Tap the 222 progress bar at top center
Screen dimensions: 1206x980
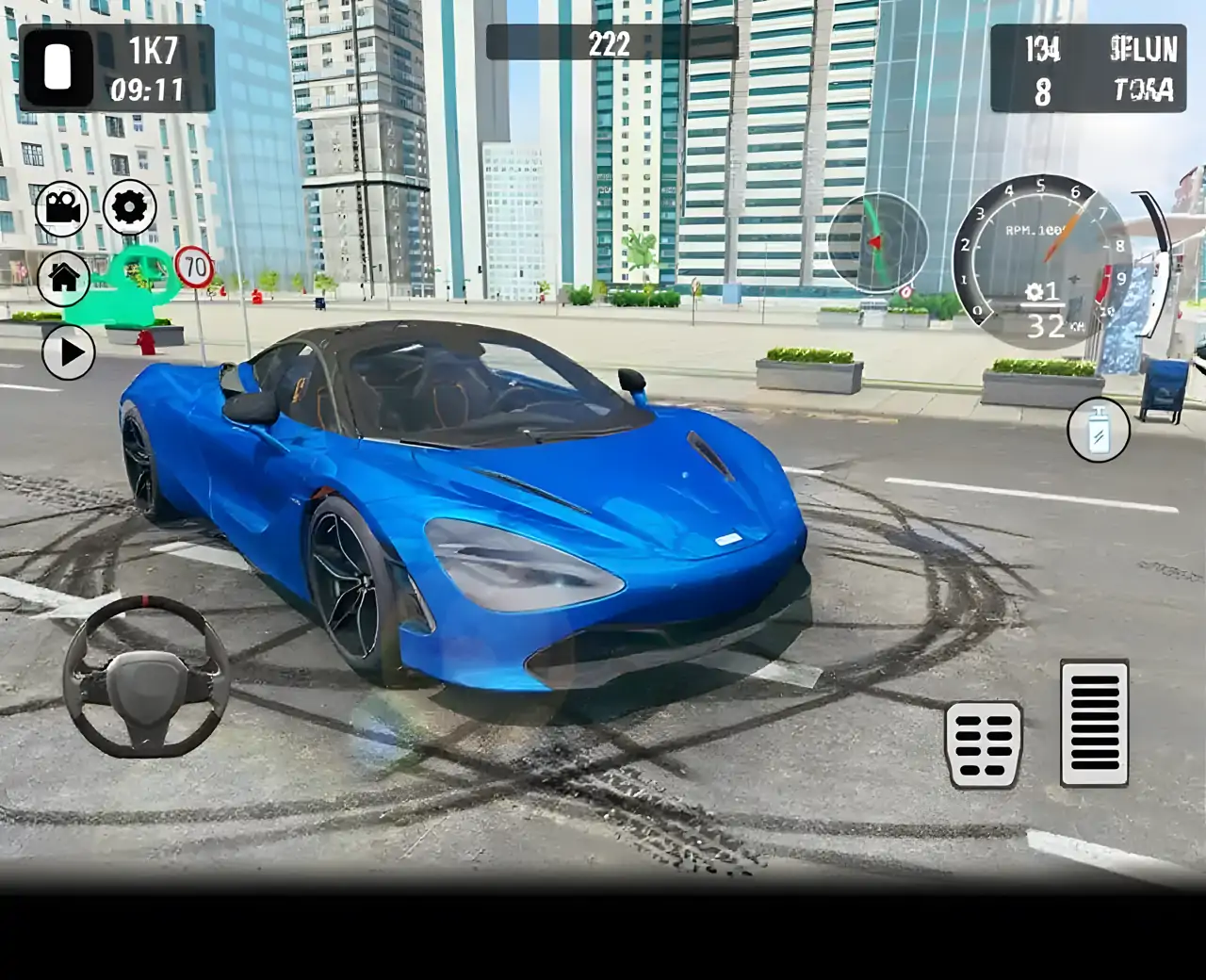tap(609, 41)
